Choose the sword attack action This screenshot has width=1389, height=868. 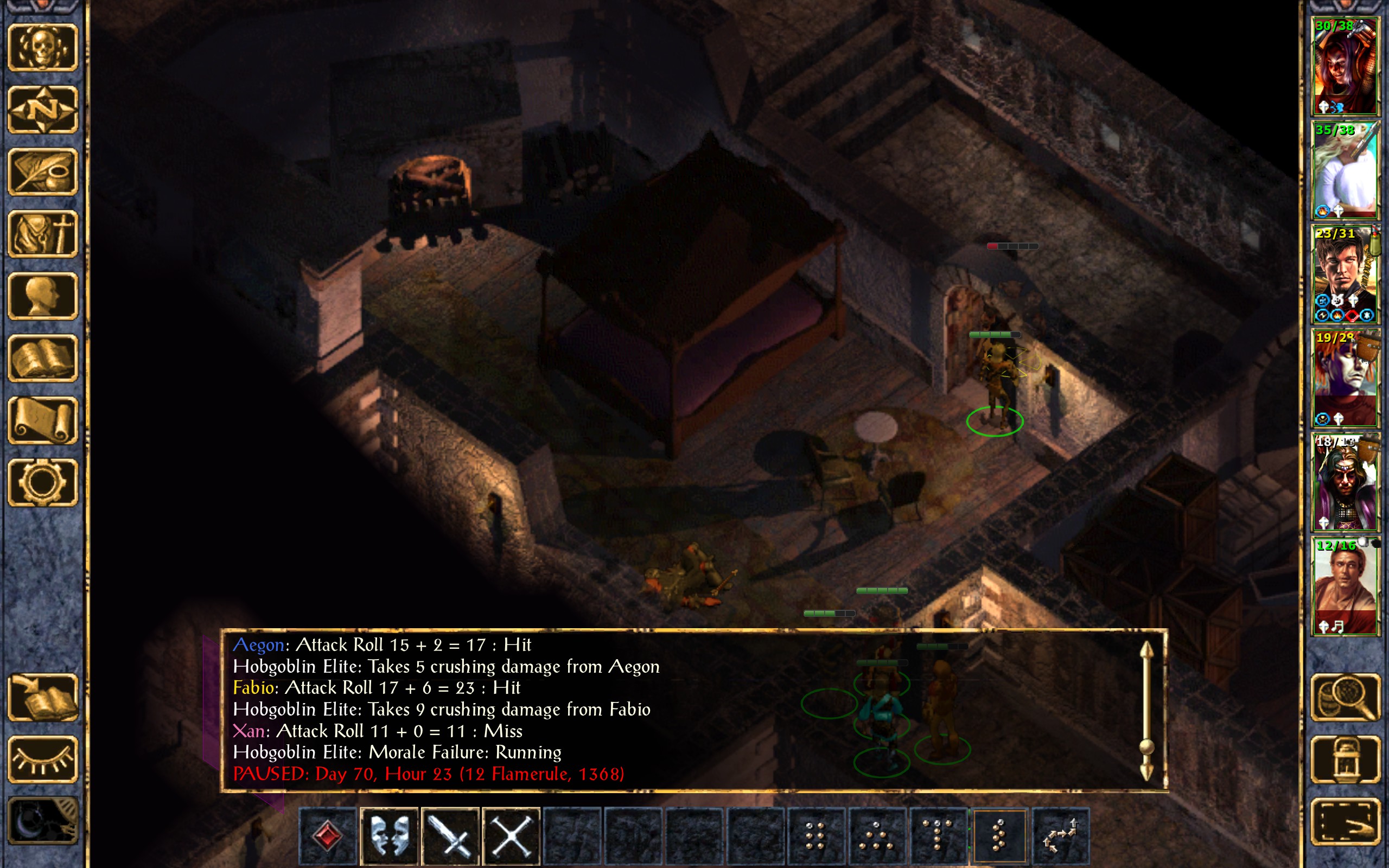point(450,836)
